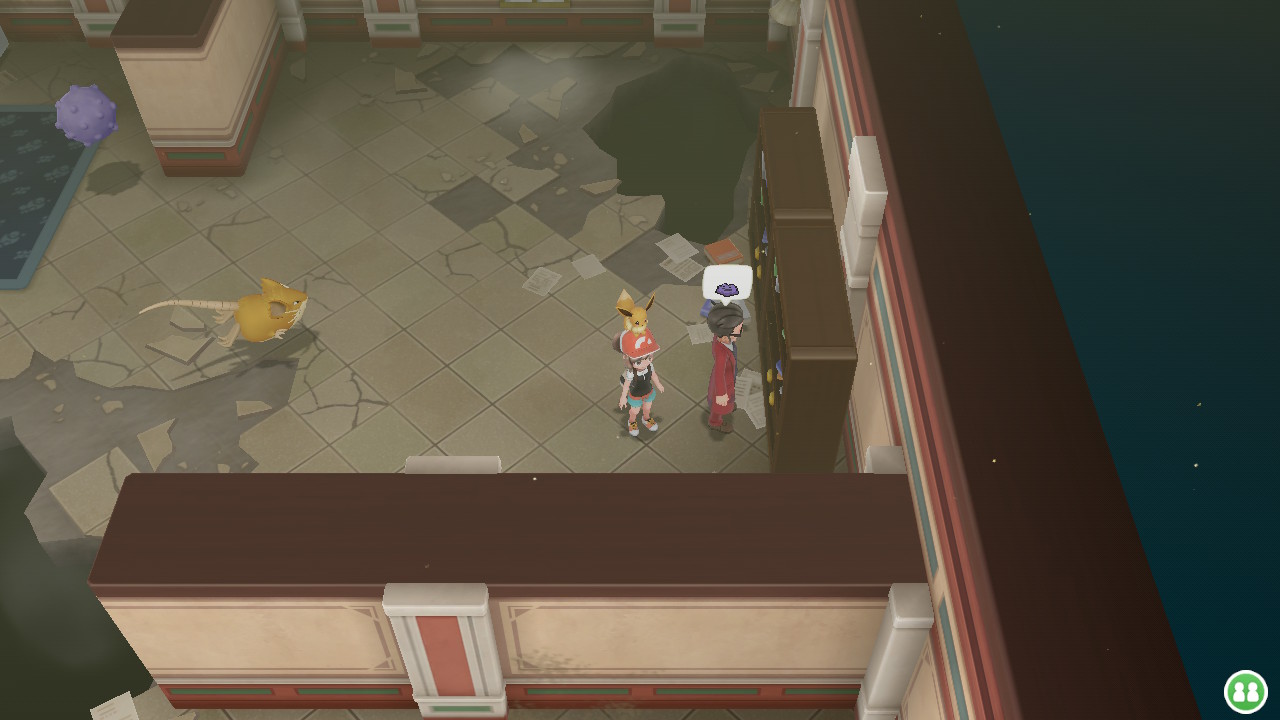1280x720 pixels.
Task: Open the green two-player support icon
Action: point(1245,691)
